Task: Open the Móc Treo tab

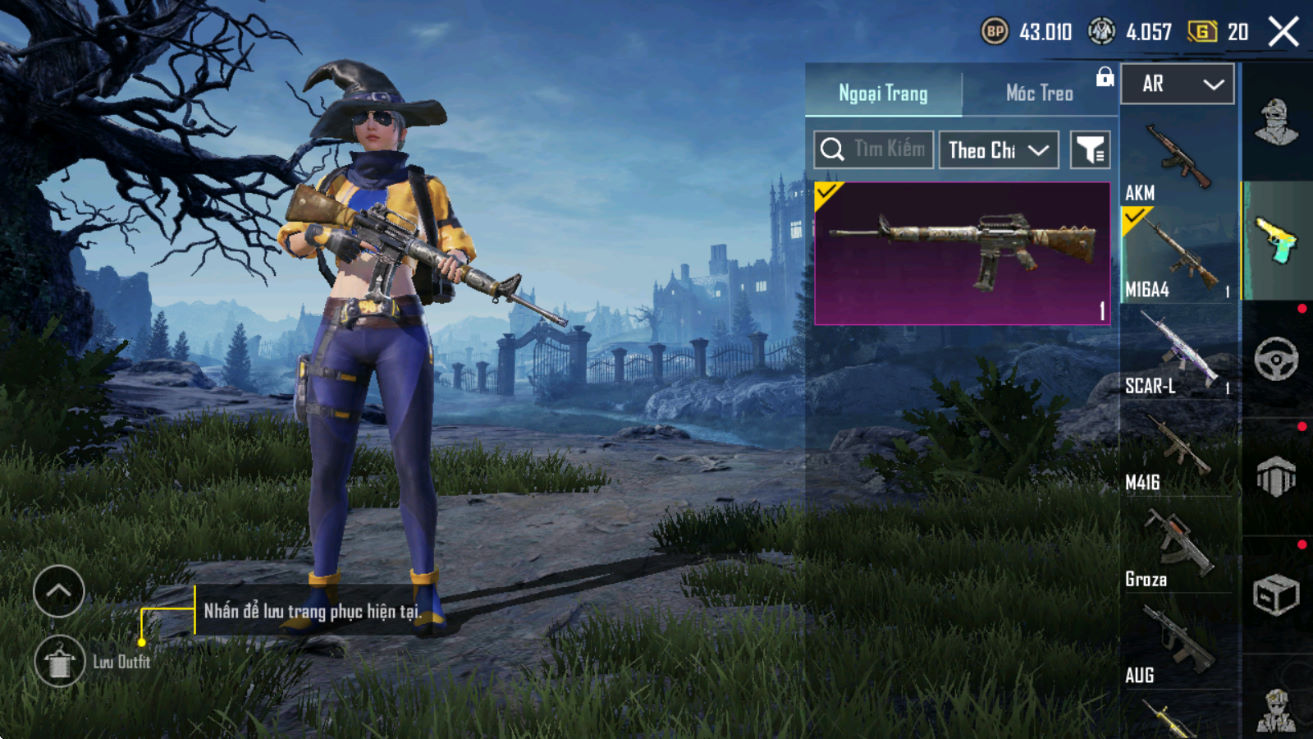Action: tap(1039, 94)
